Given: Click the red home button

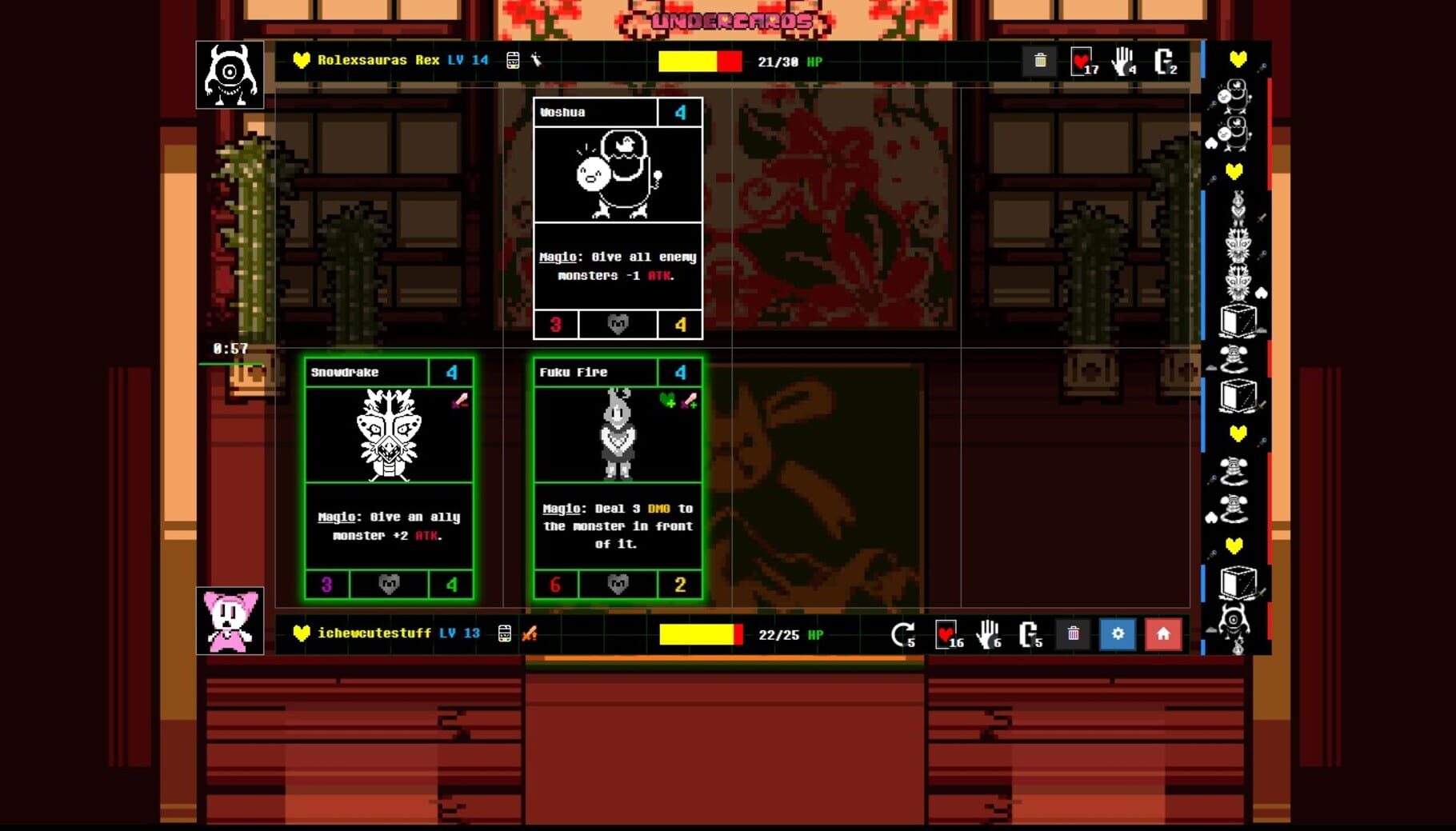Looking at the screenshot, I should tap(1162, 634).
